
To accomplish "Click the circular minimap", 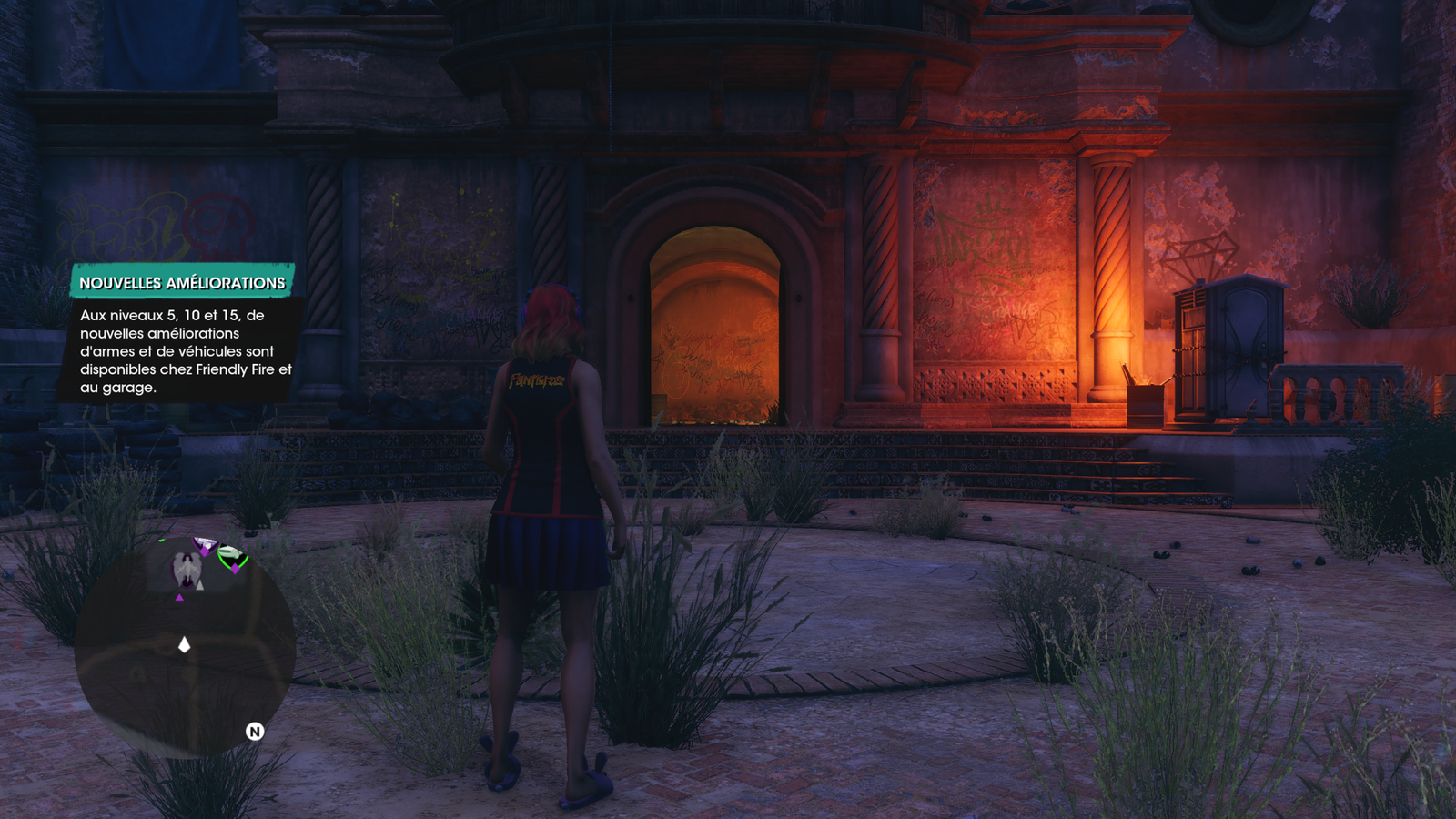I will [185, 648].
